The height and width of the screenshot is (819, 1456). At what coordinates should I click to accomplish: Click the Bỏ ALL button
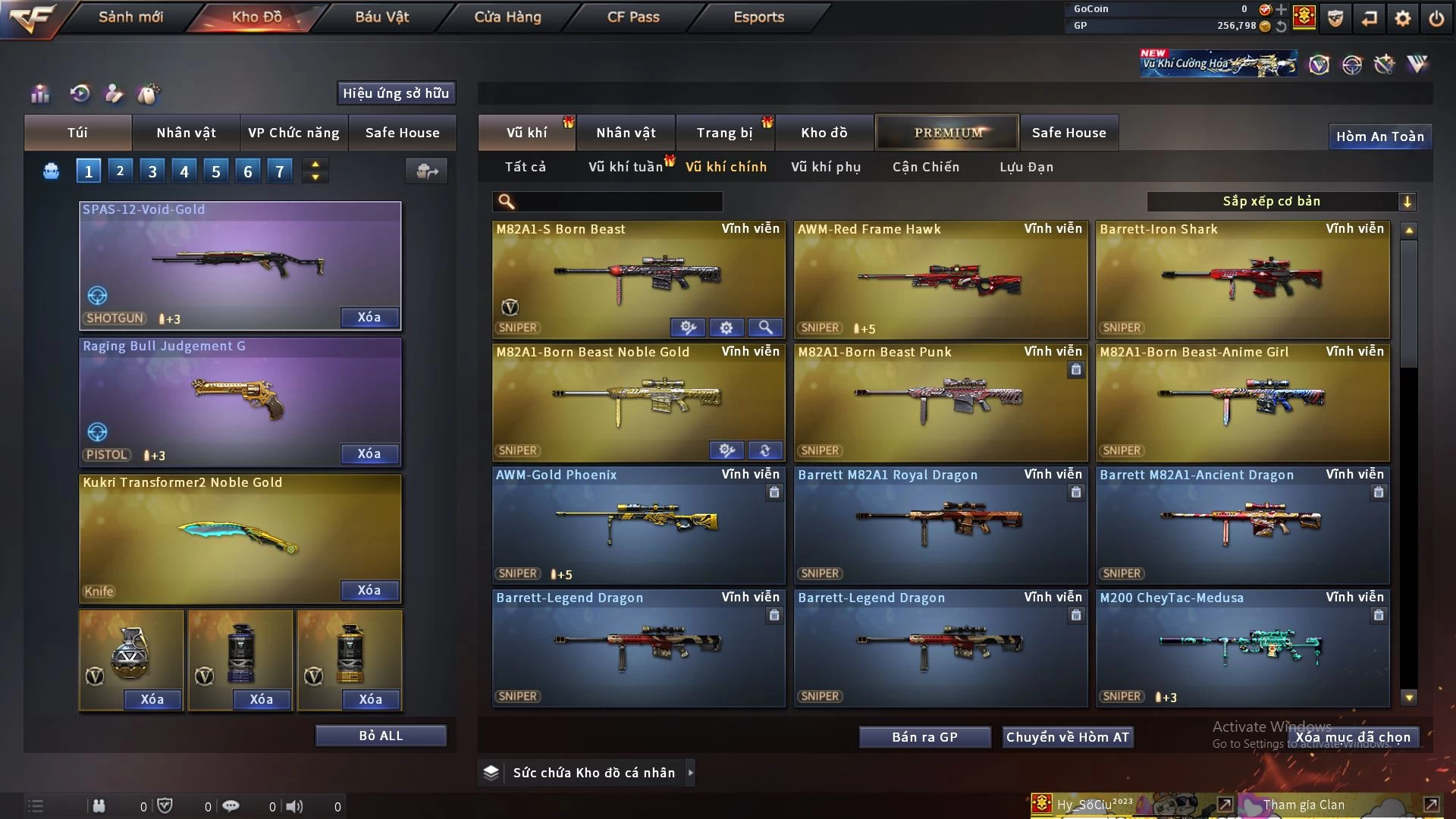coord(381,736)
